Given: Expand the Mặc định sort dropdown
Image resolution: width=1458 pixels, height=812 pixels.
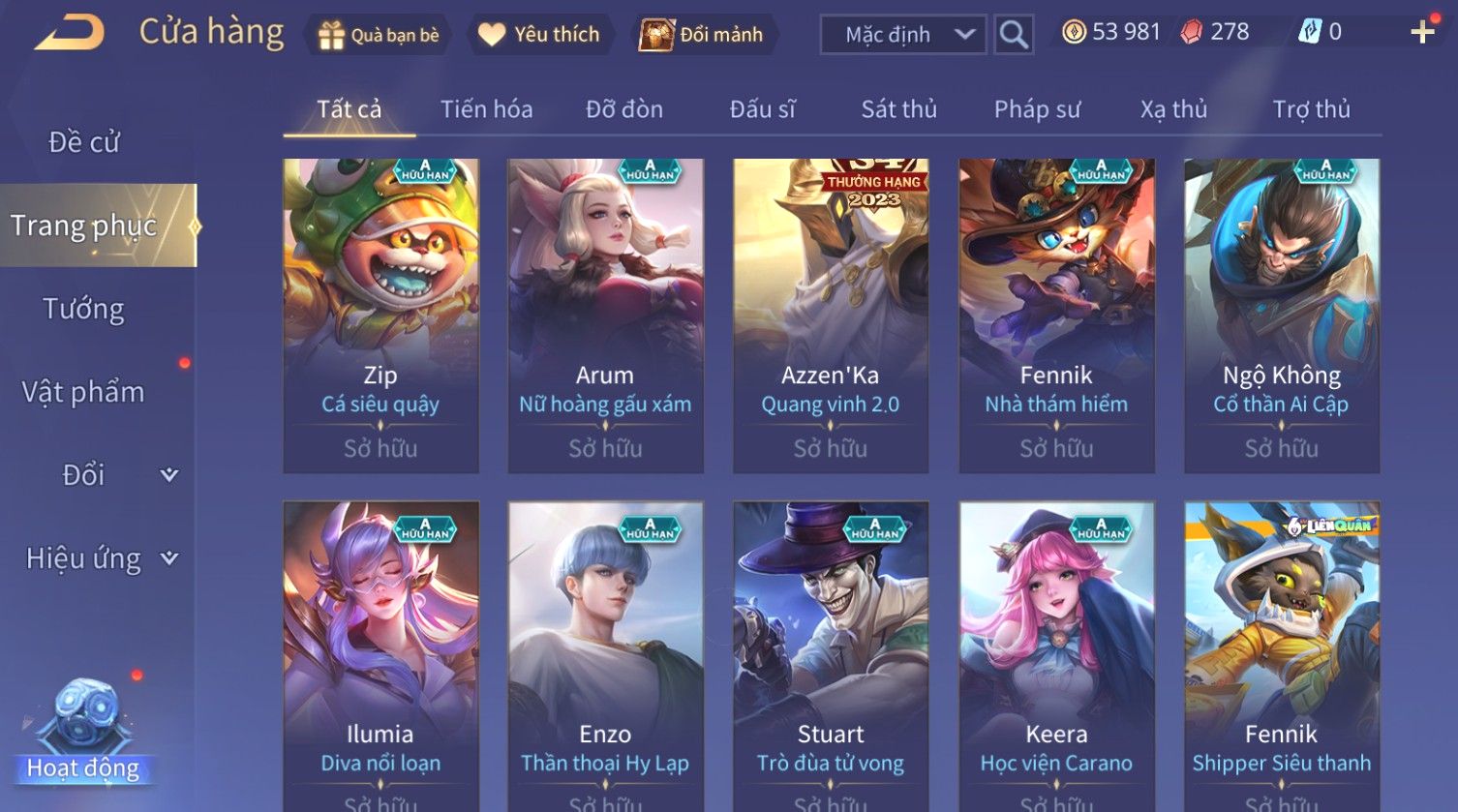Looking at the screenshot, I should pos(902,35).
